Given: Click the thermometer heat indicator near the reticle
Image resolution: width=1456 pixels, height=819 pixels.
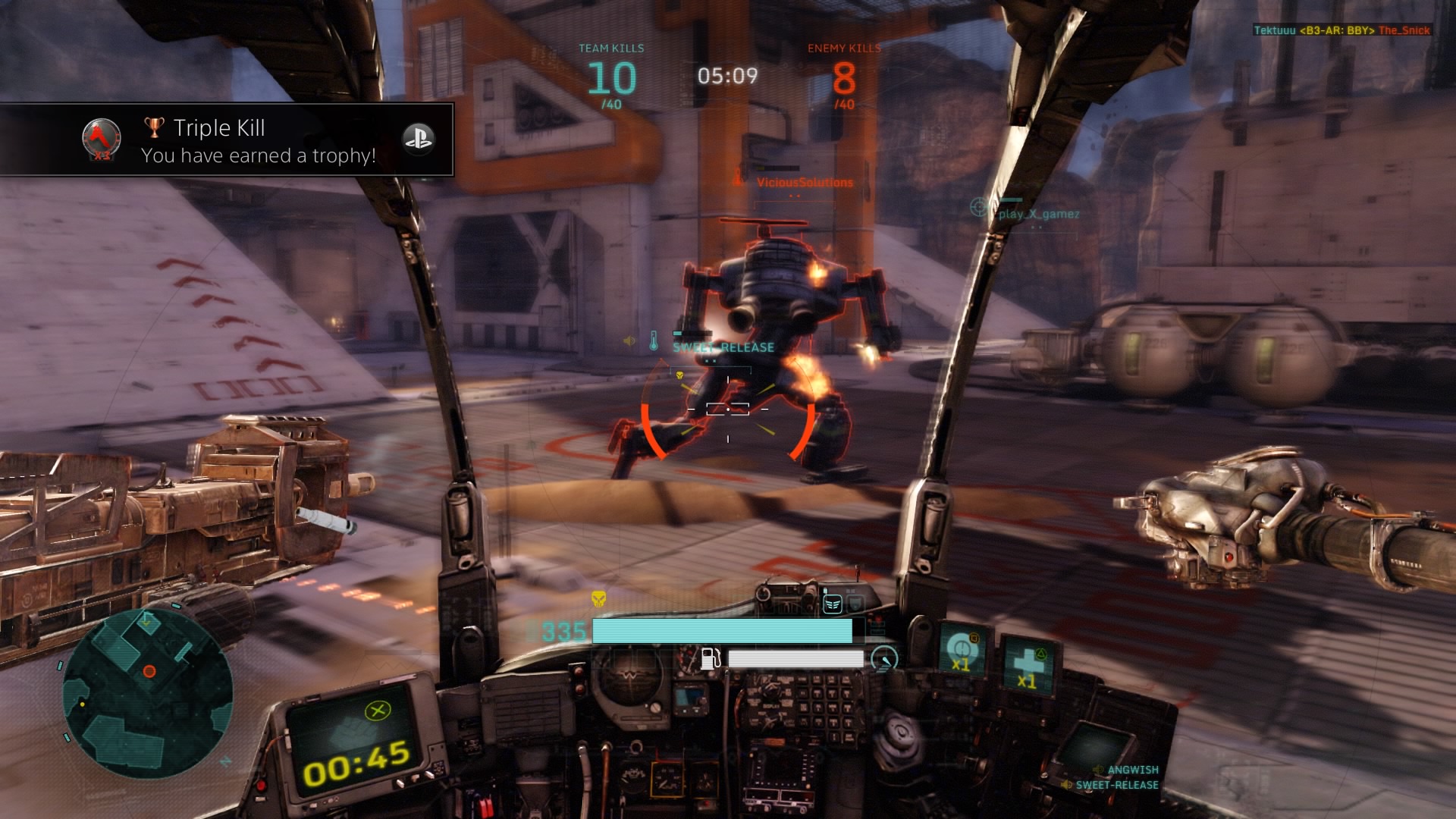Looking at the screenshot, I should [x=654, y=340].
